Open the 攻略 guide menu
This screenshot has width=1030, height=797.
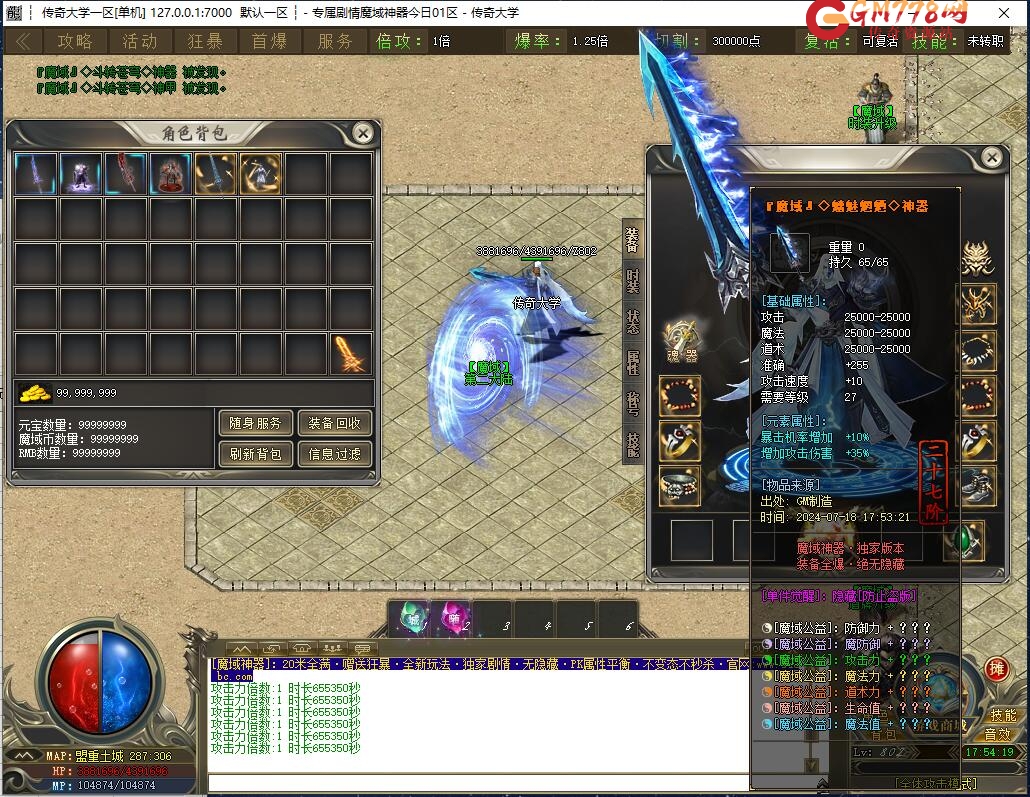tap(75, 41)
